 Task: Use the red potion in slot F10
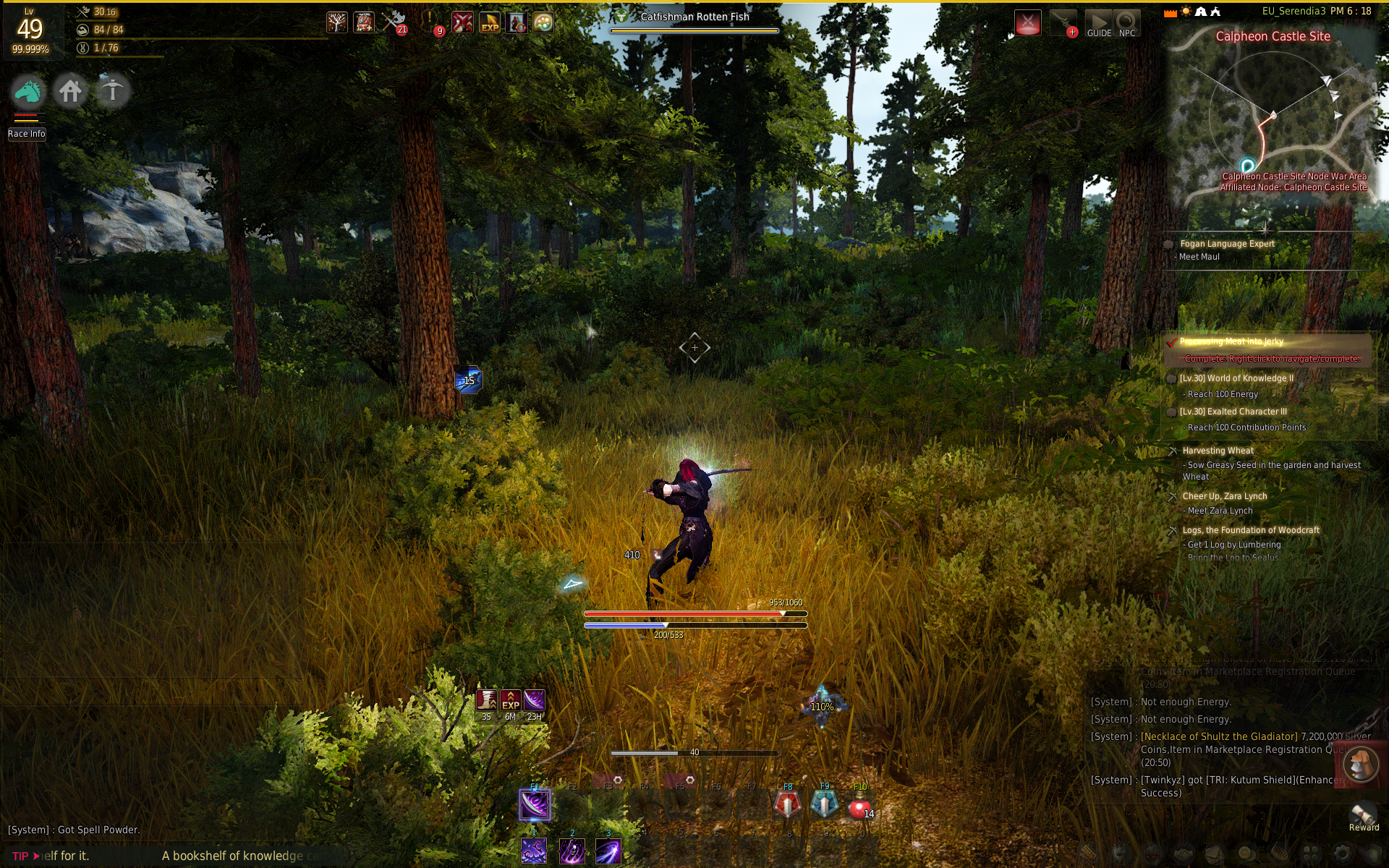pos(859,806)
